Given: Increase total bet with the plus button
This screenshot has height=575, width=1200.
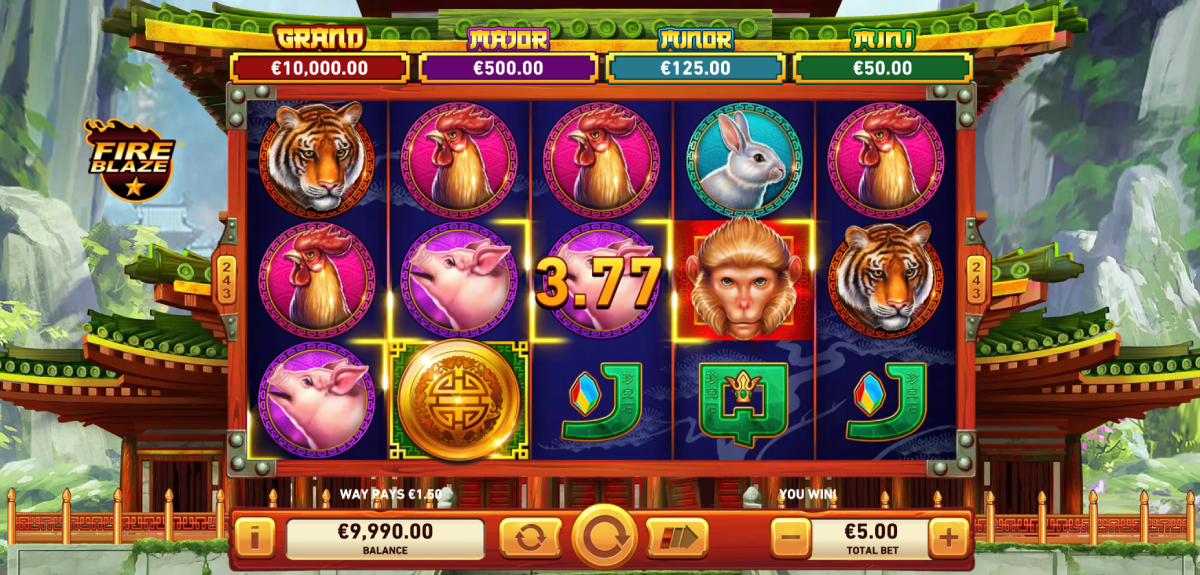Looking at the screenshot, I should click(x=948, y=538).
